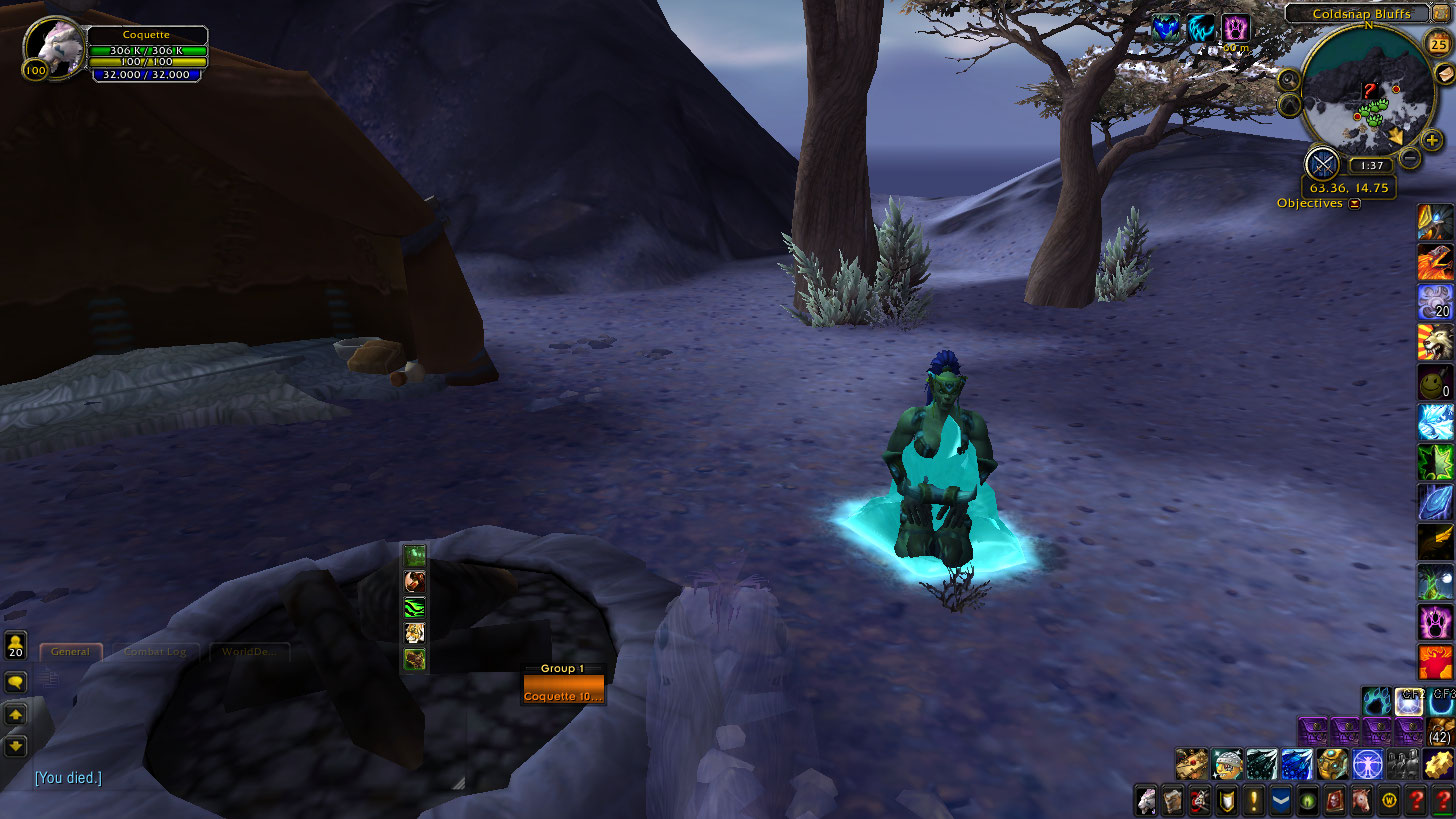Click the tiger head ability icon
Image resolution: width=1456 pixels, height=819 pixels.
point(414,633)
